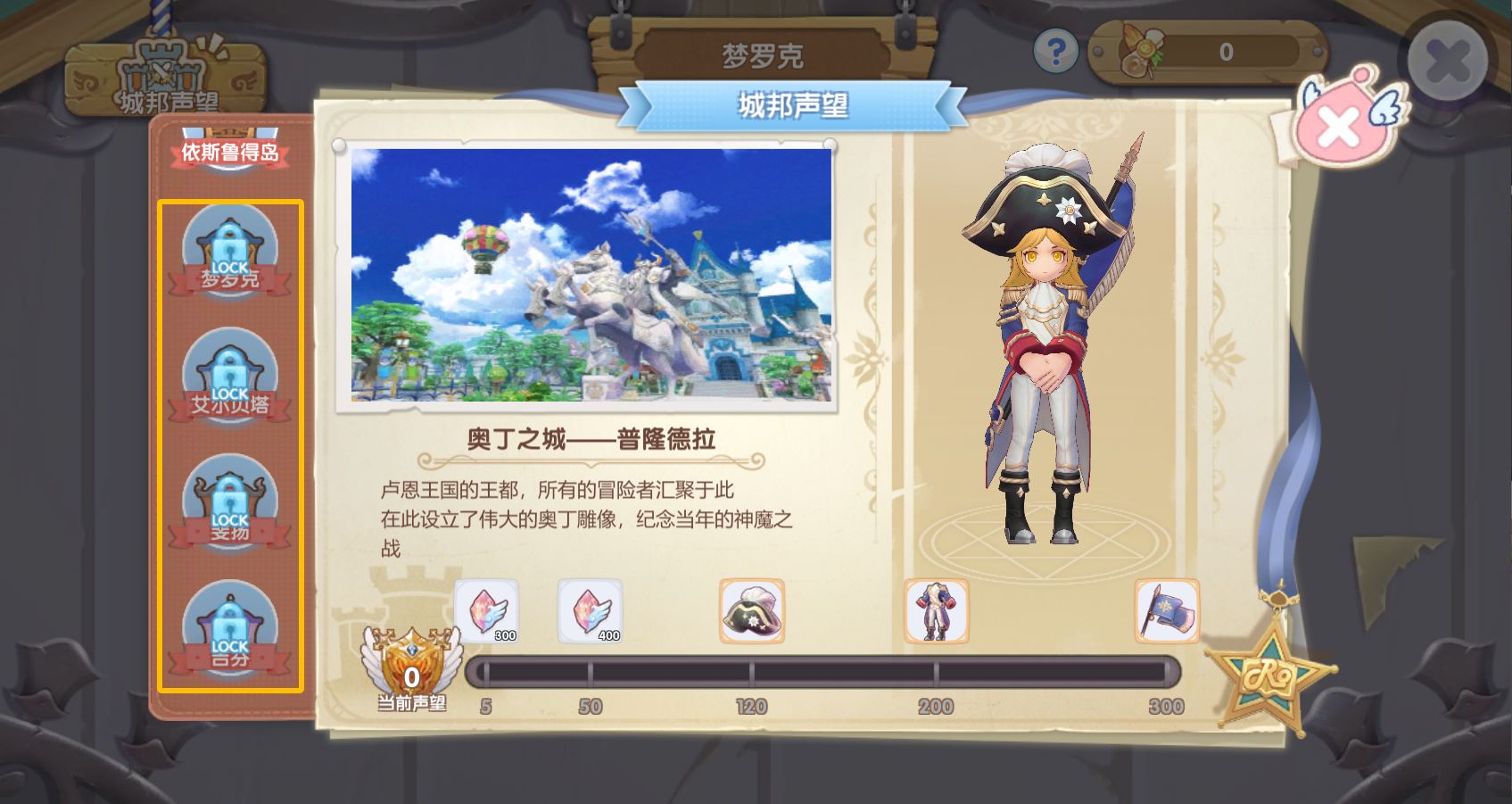
Task: View the 300 wing crystal reward icon
Action: pos(487,612)
